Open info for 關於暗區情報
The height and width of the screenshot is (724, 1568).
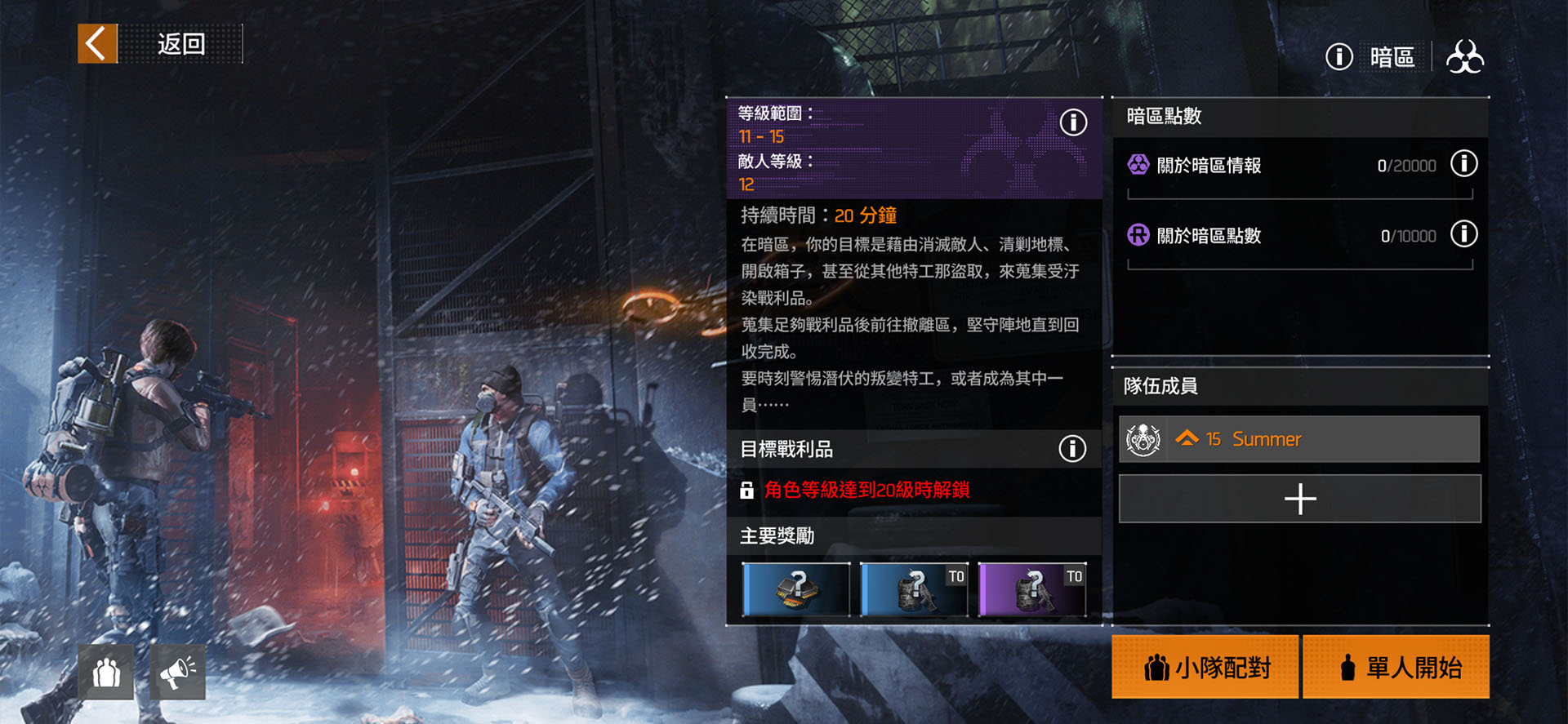[x=1463, y=164]
